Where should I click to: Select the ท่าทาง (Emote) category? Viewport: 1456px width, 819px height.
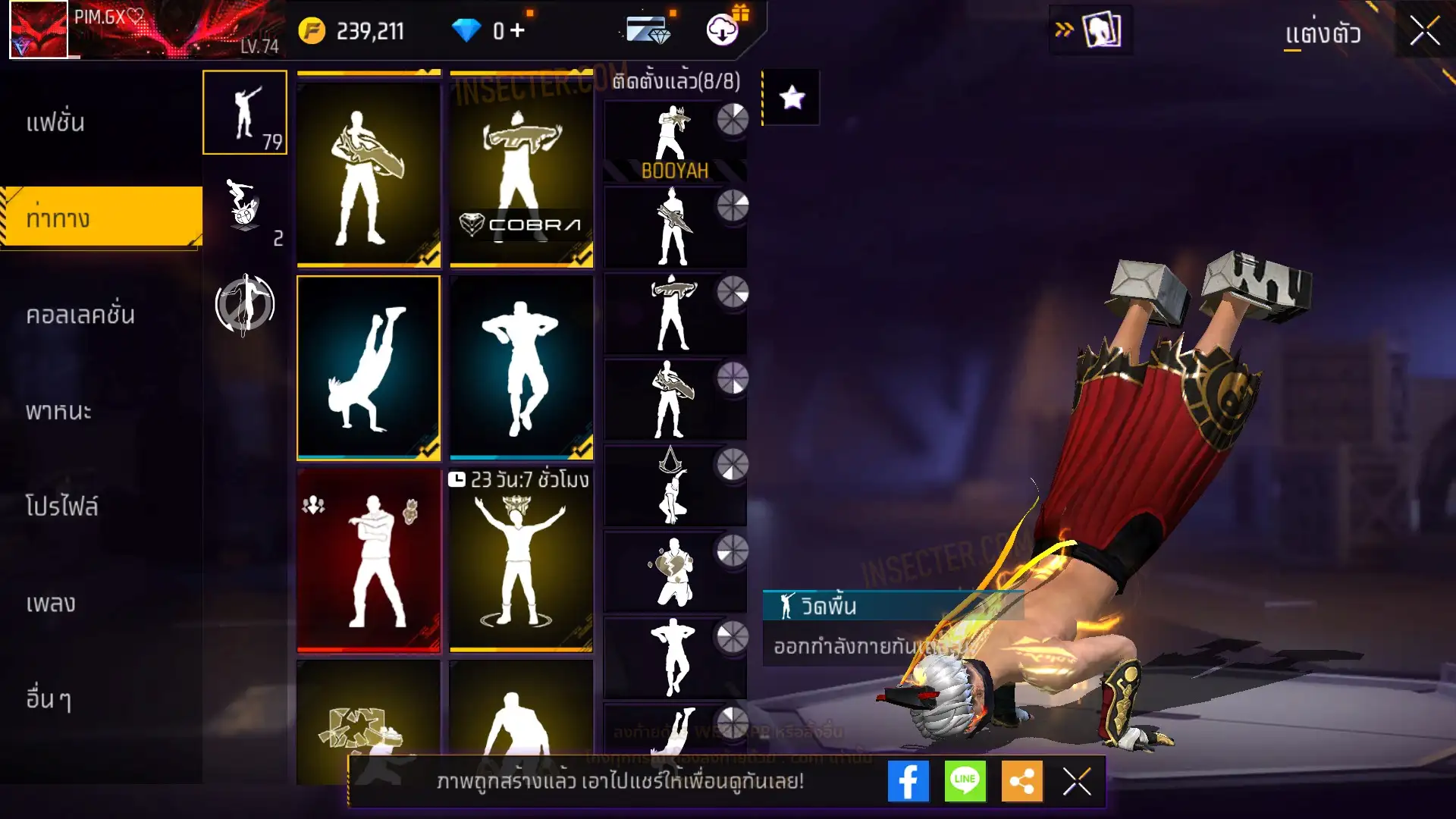(58, 218)
